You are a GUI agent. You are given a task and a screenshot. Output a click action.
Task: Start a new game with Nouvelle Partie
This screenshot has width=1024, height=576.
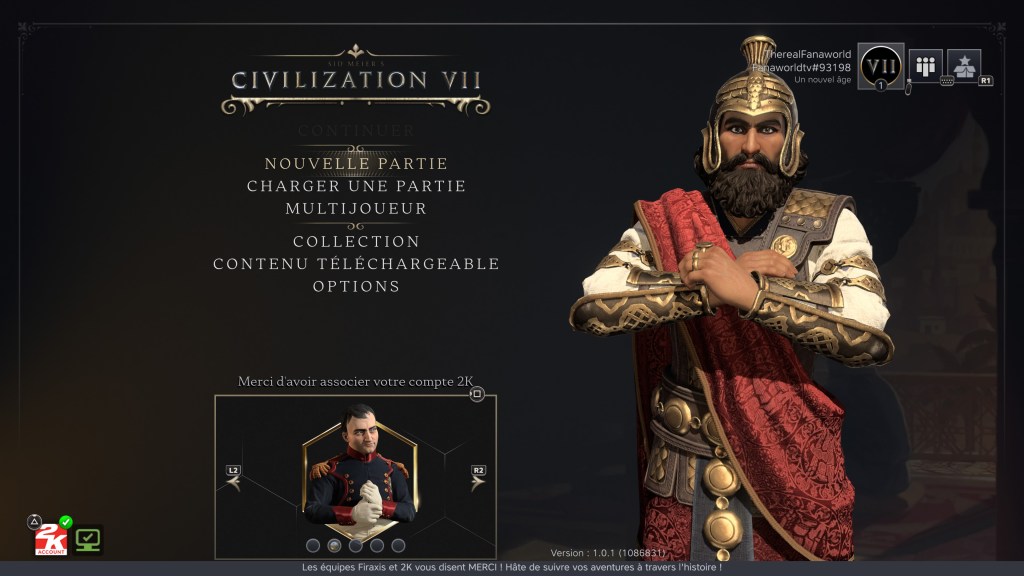(356, 163)
